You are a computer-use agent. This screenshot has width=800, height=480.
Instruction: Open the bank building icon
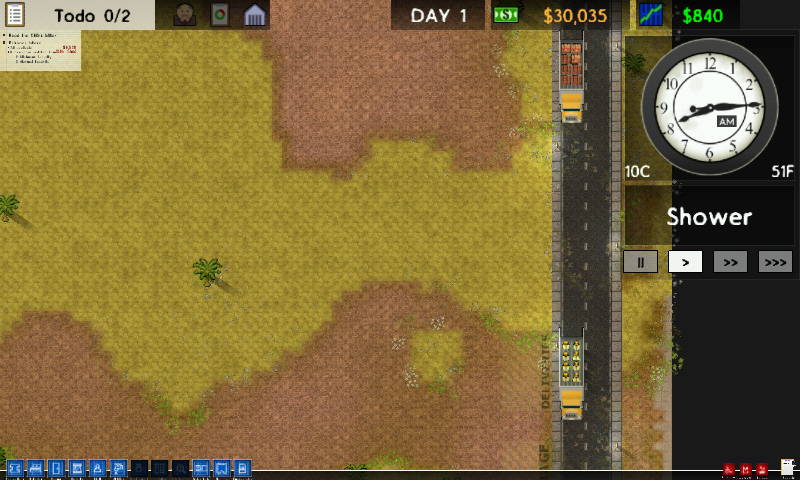click(255, 15)
